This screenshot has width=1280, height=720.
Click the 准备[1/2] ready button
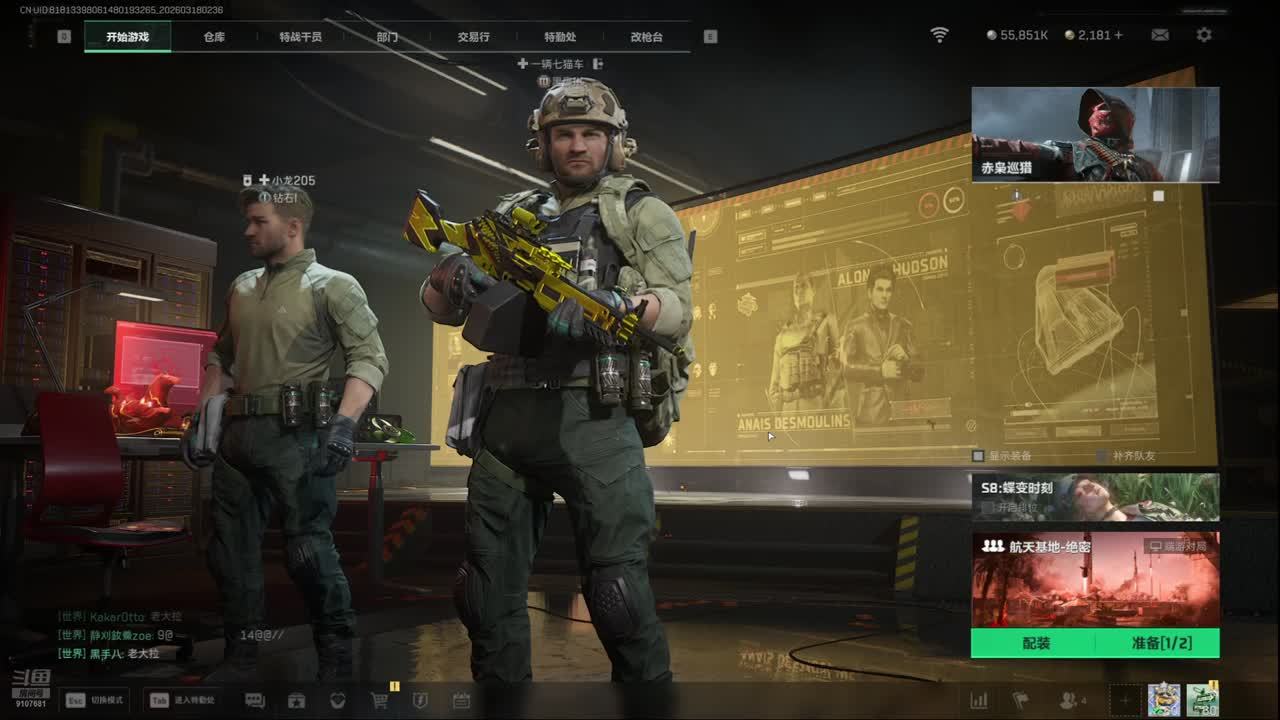[1161, 643]
